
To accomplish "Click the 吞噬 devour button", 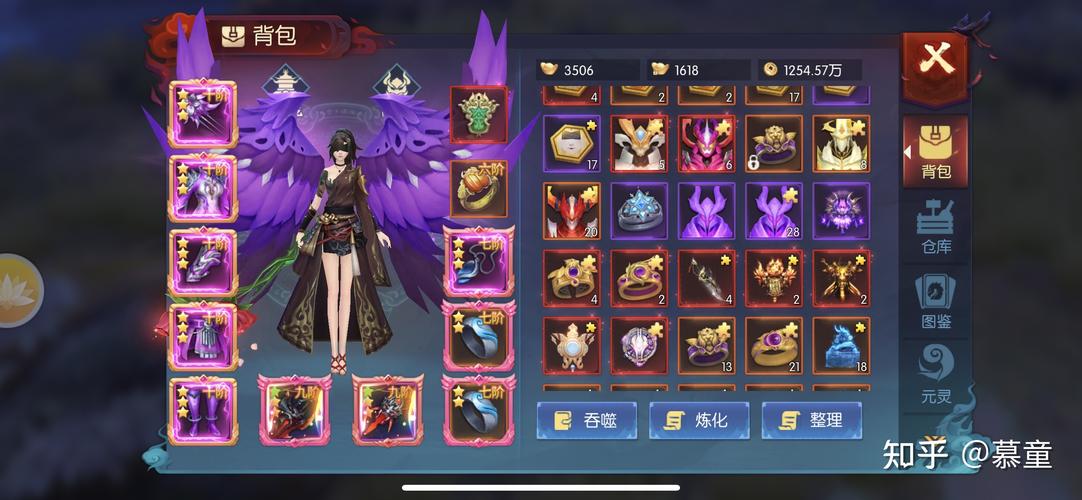I will tap(585, 420).
